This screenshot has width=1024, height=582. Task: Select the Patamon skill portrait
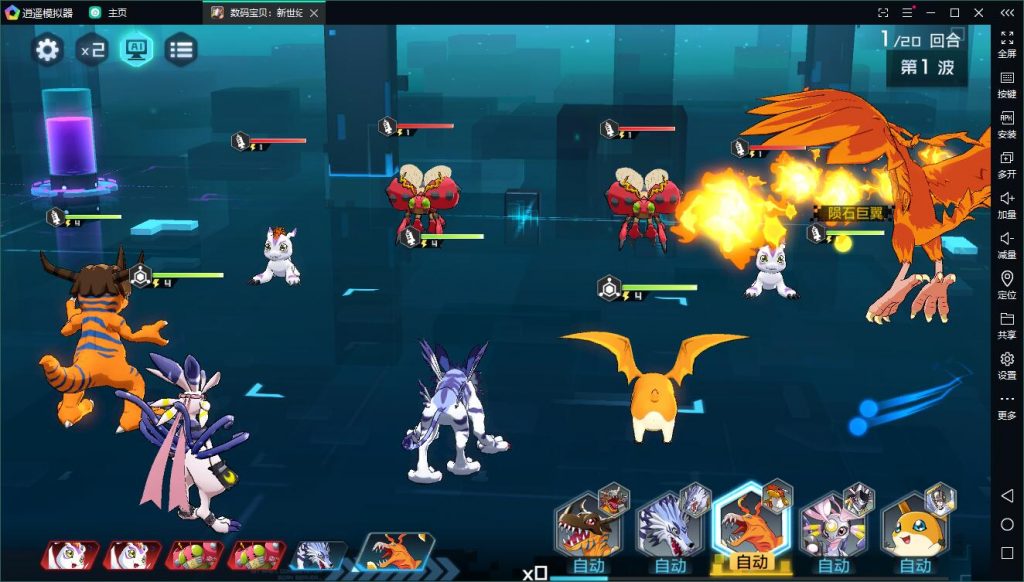pyautogui.click(x=915, y=527)
